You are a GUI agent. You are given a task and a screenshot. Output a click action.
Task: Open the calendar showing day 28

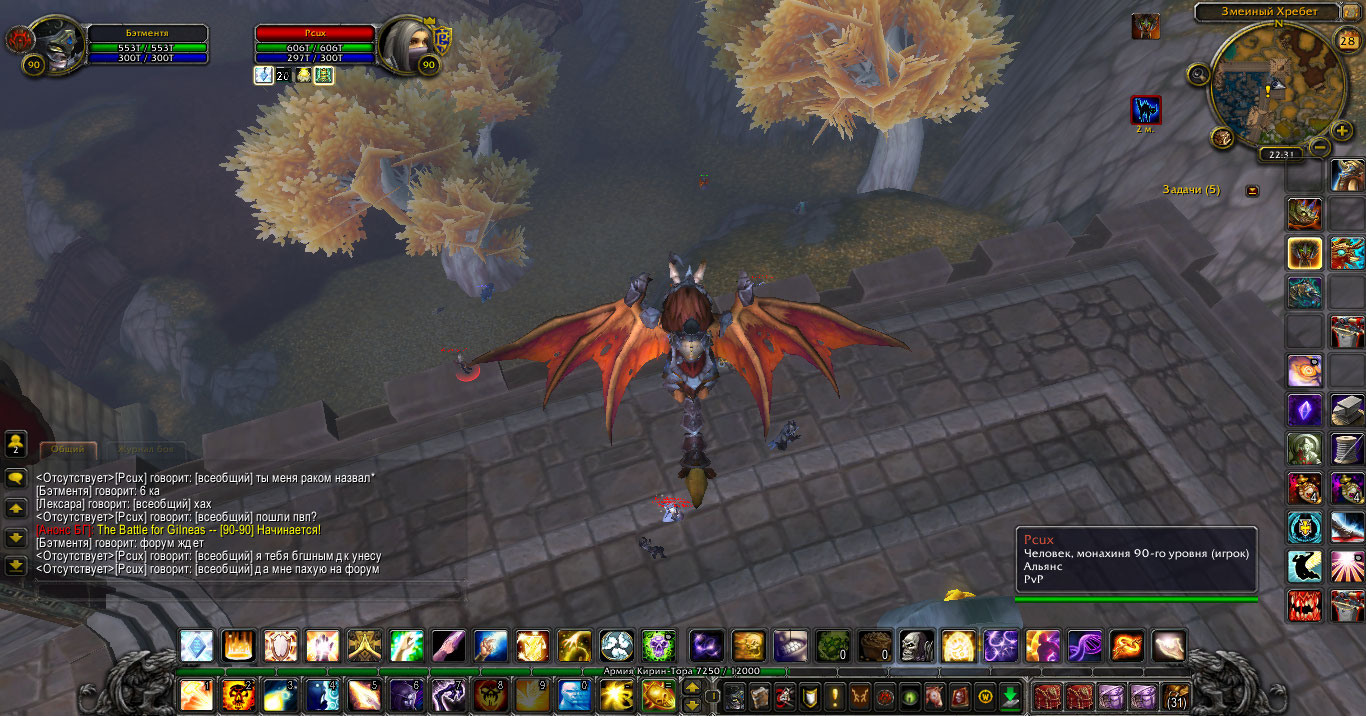click(1347, 41)
